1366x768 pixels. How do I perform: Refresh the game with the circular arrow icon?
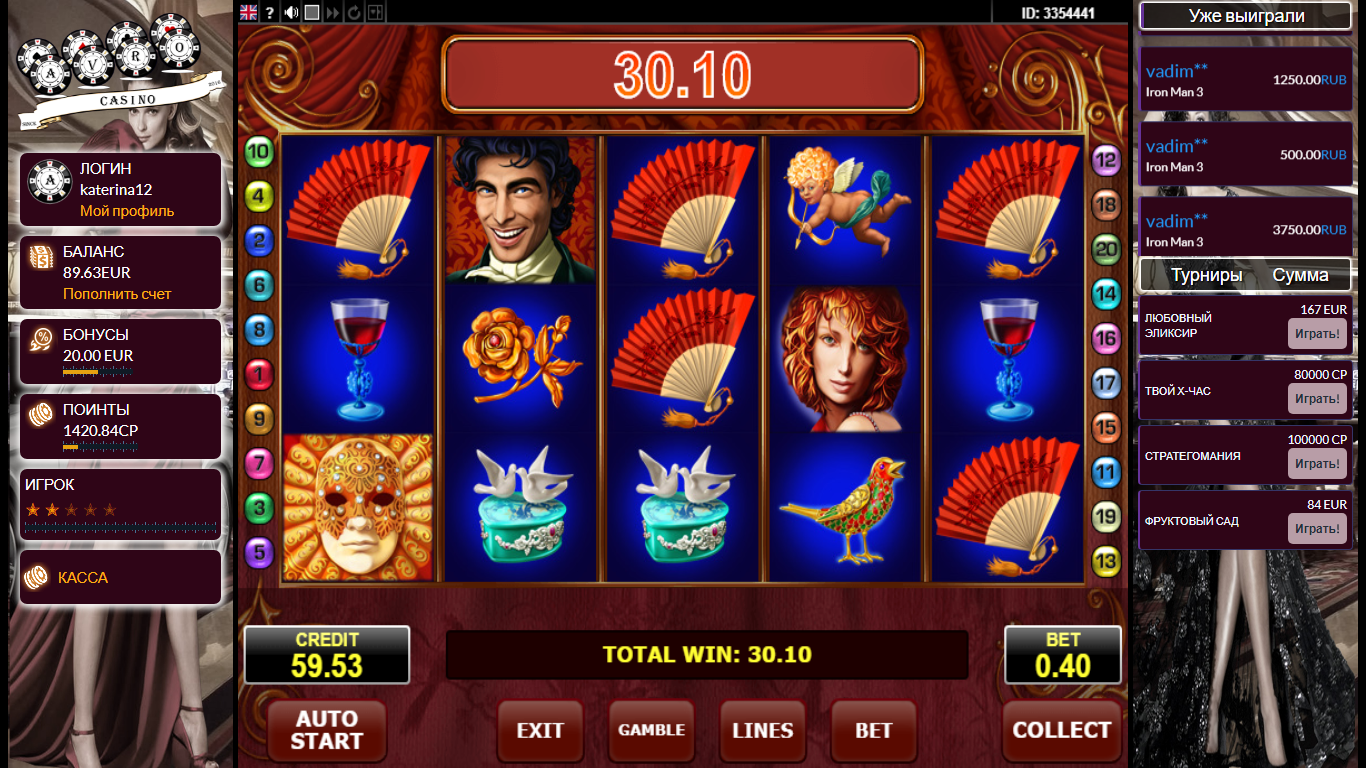pos(355,13)
